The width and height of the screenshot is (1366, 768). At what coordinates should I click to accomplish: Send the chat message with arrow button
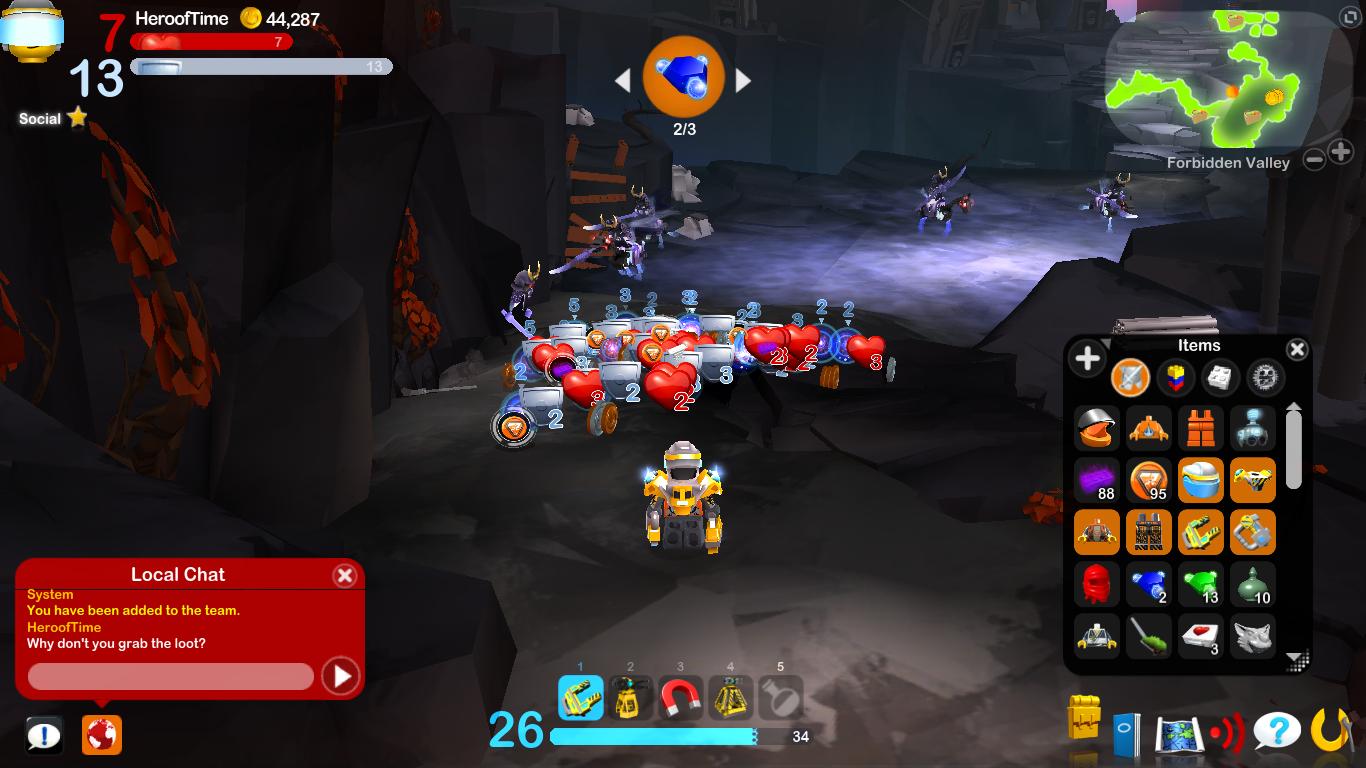(340, 677)
